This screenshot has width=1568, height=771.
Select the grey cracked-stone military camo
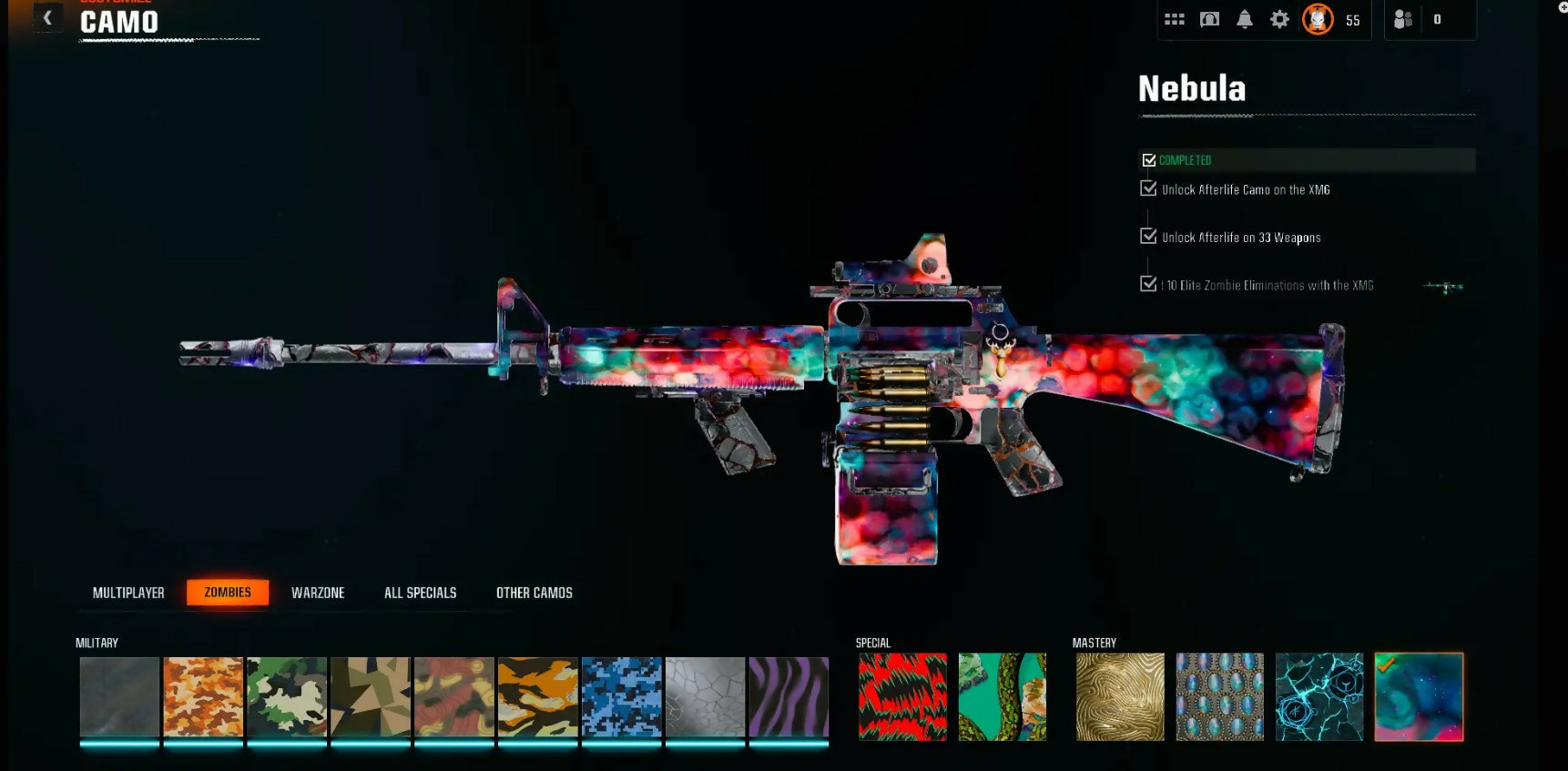tap(706, 696)
